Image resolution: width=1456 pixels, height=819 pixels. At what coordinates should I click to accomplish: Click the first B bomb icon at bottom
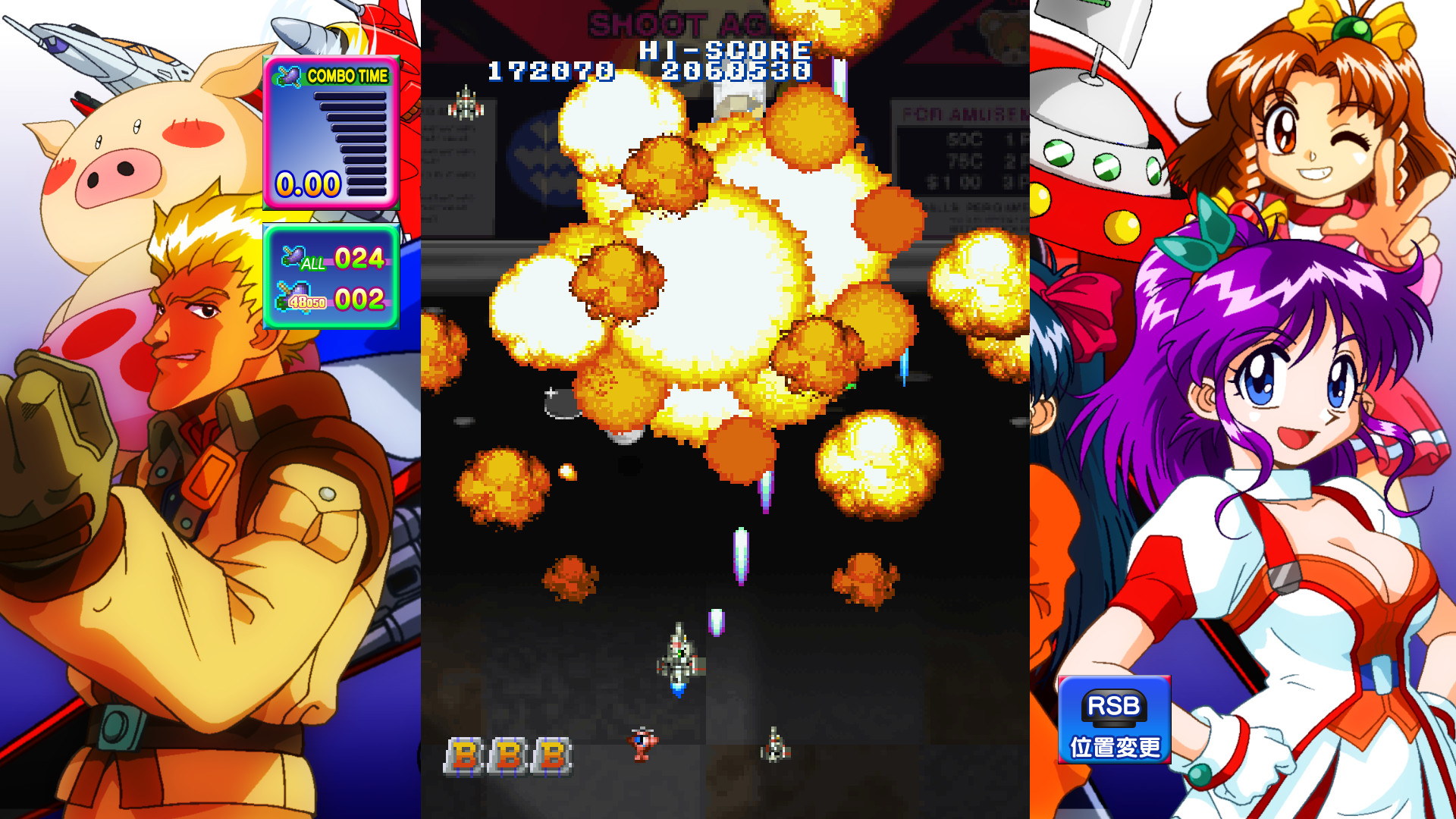[465, 755]
